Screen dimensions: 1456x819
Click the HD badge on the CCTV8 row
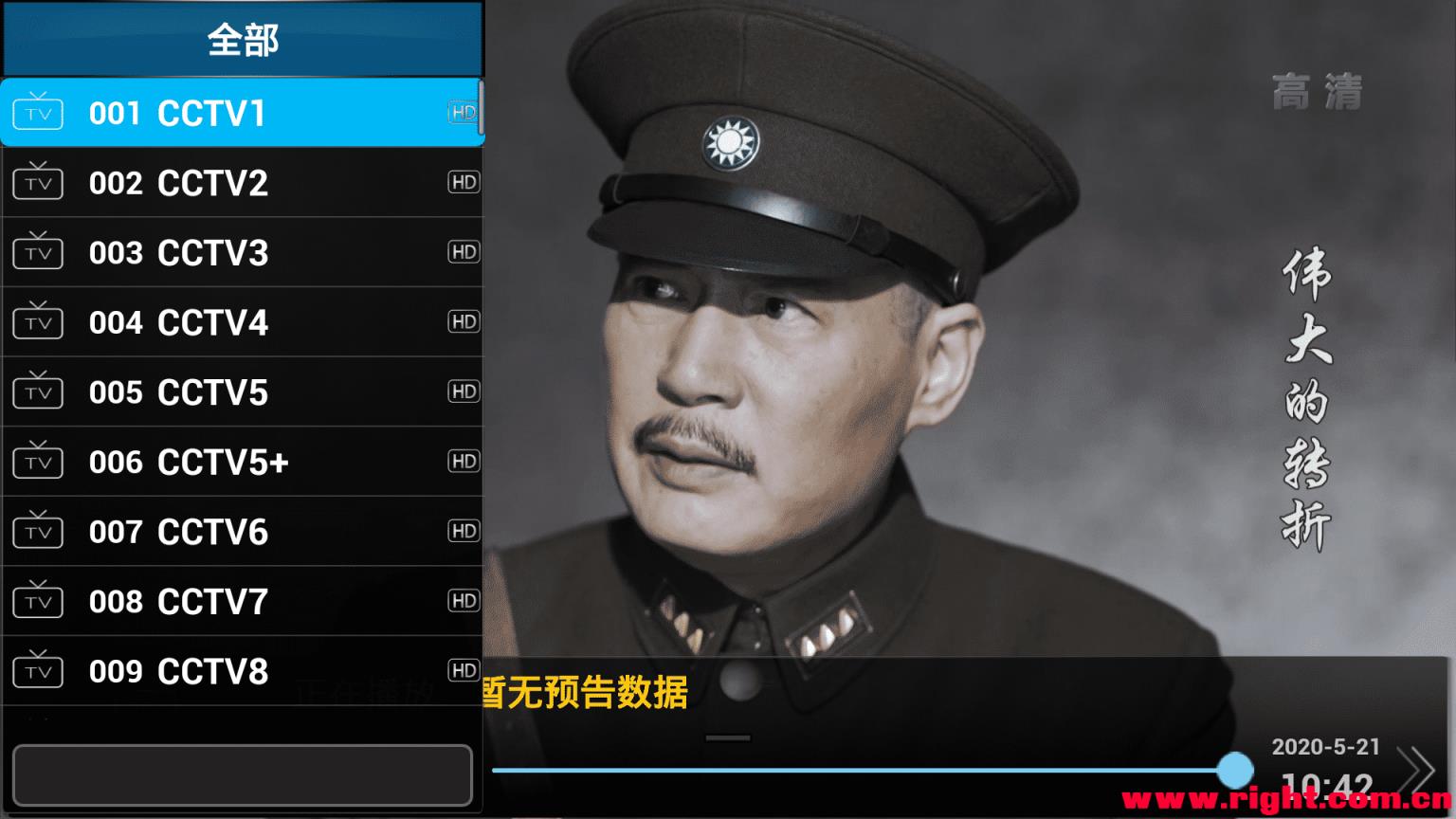[x=464, y=670]
